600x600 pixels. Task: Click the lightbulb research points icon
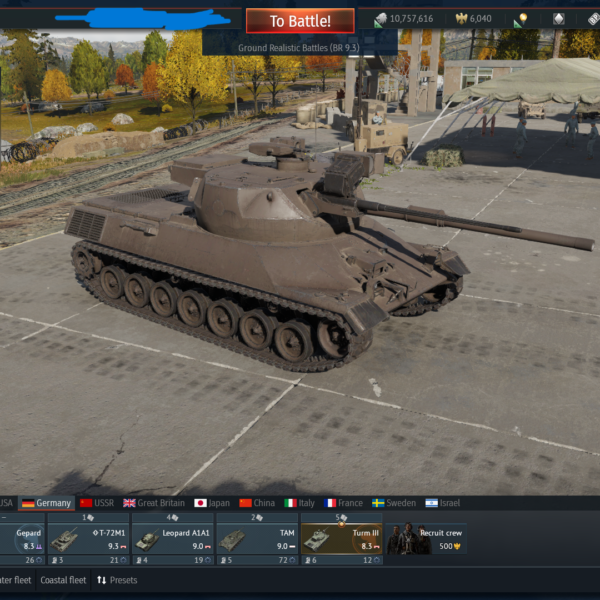pos(520,19)
